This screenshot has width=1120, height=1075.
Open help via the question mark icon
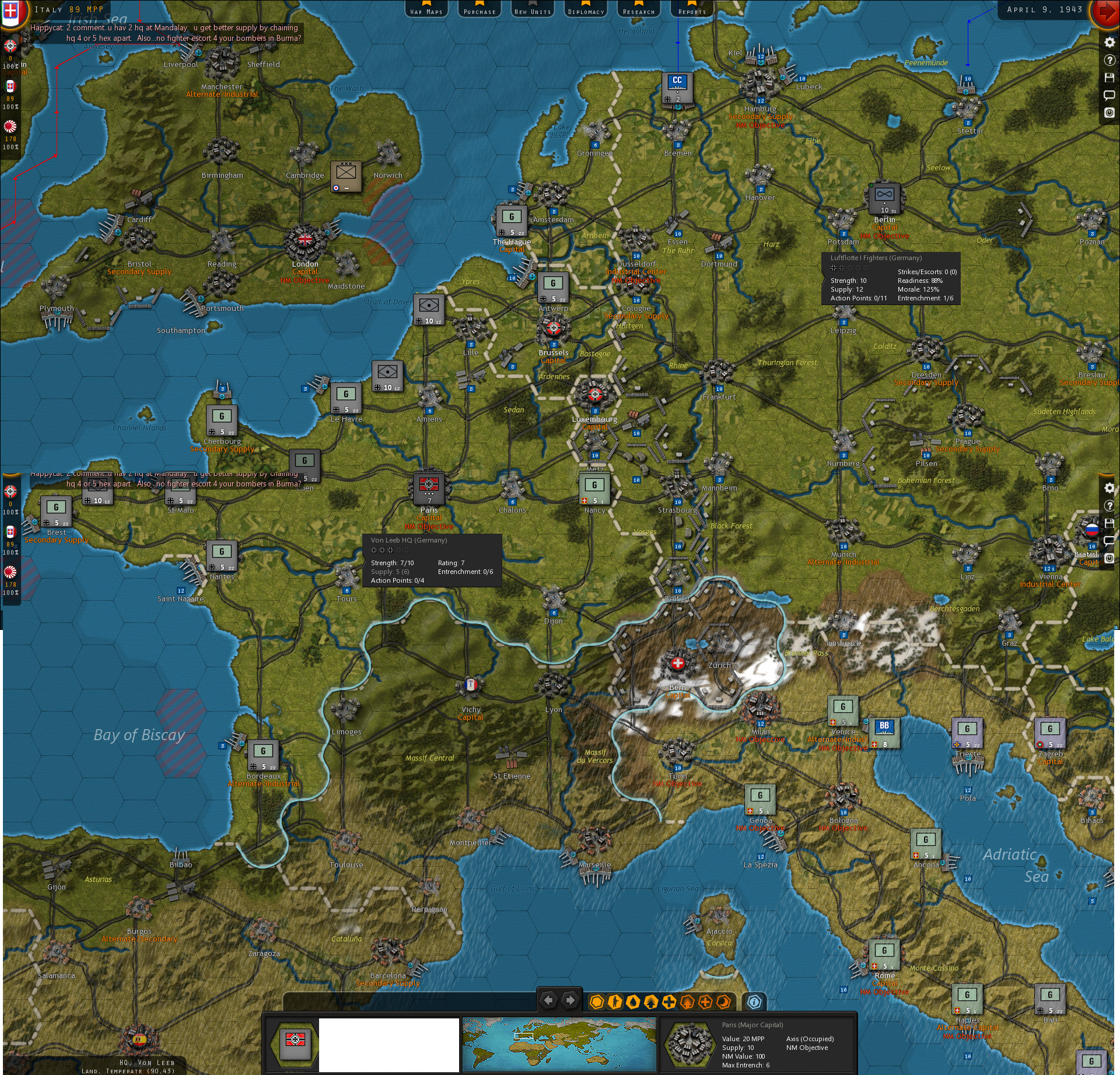tap(1109, 60)
